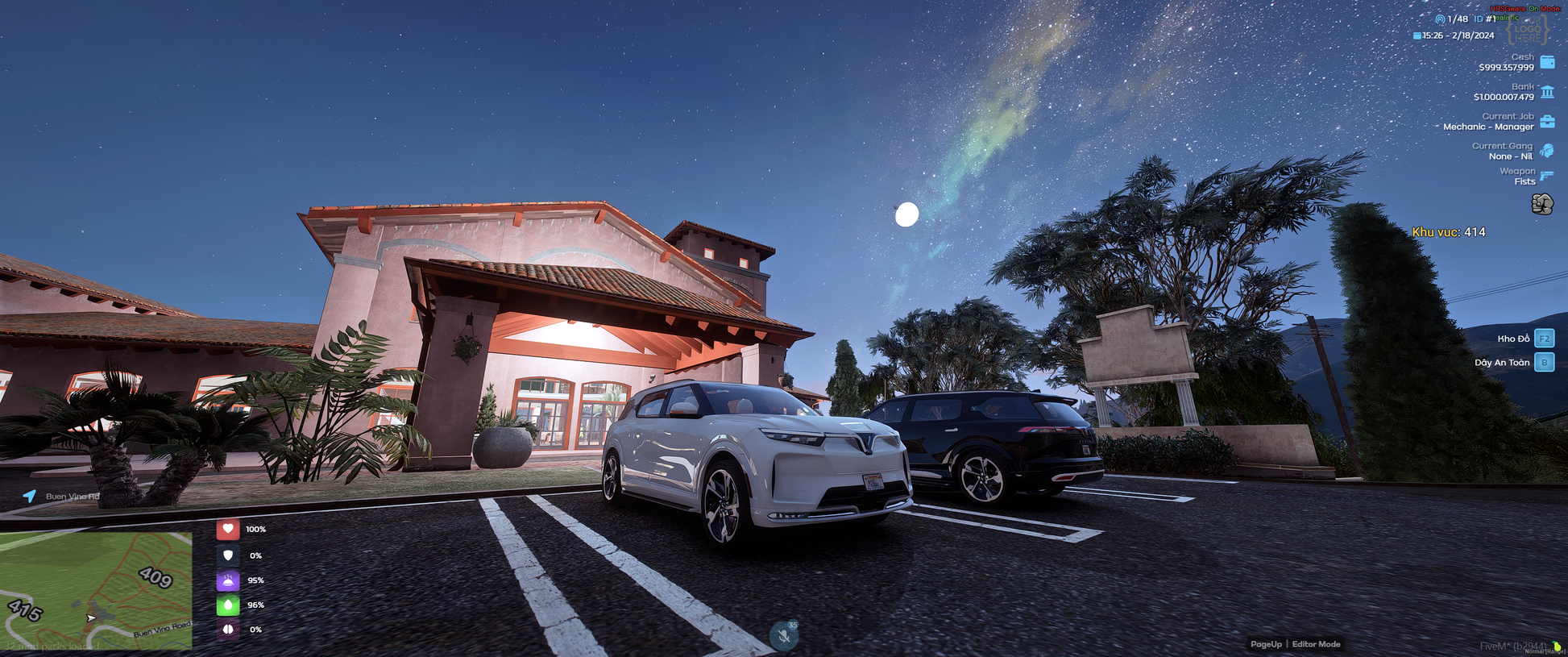Click the server logo placeholder
1568x657 pixels.
(x=1528, y=31)
